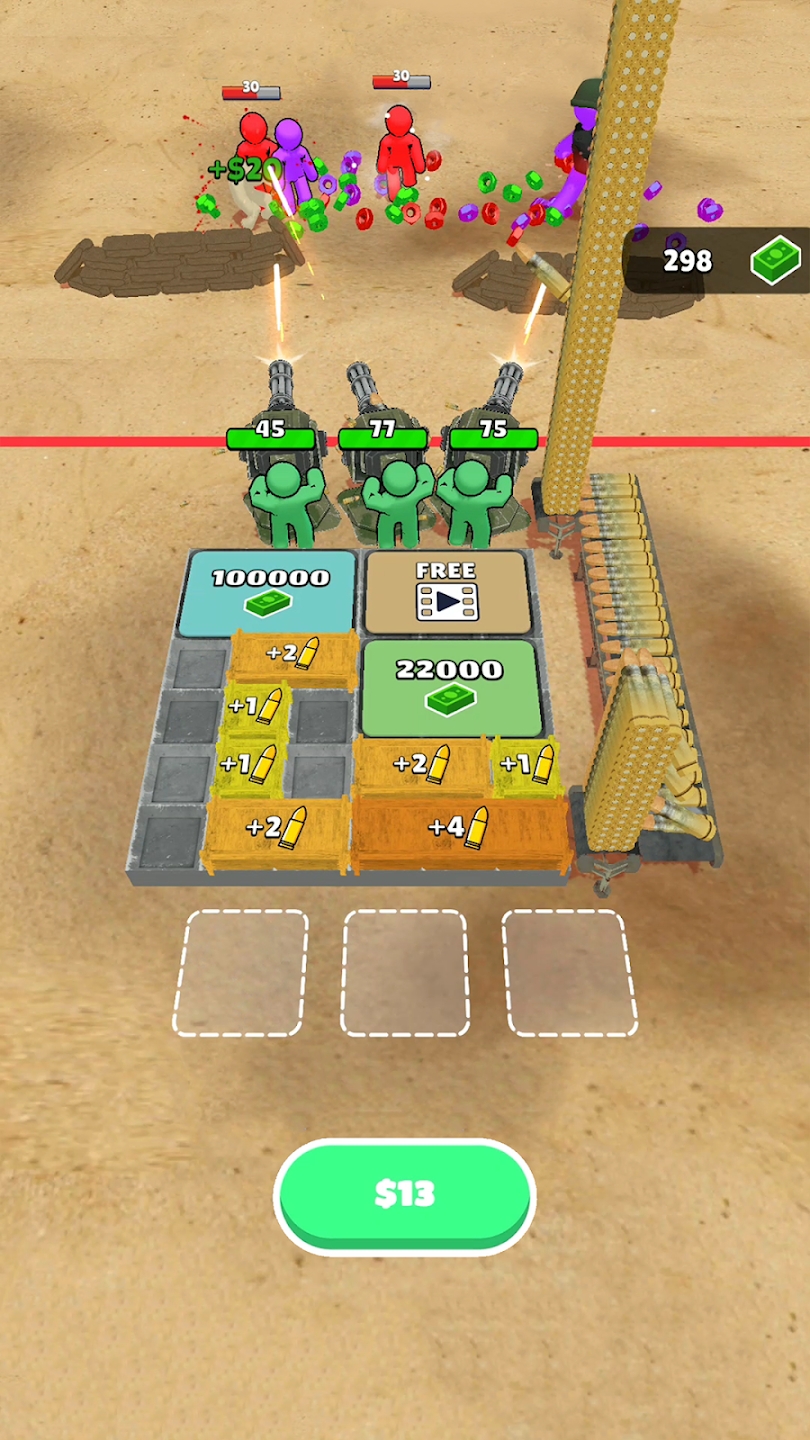Buy a crate with the $13 button

404,1194
